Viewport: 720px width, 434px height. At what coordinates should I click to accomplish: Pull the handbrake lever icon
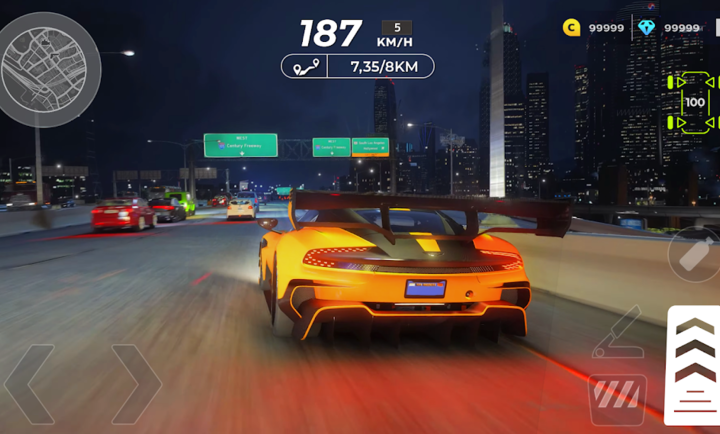tap(618, 334)
